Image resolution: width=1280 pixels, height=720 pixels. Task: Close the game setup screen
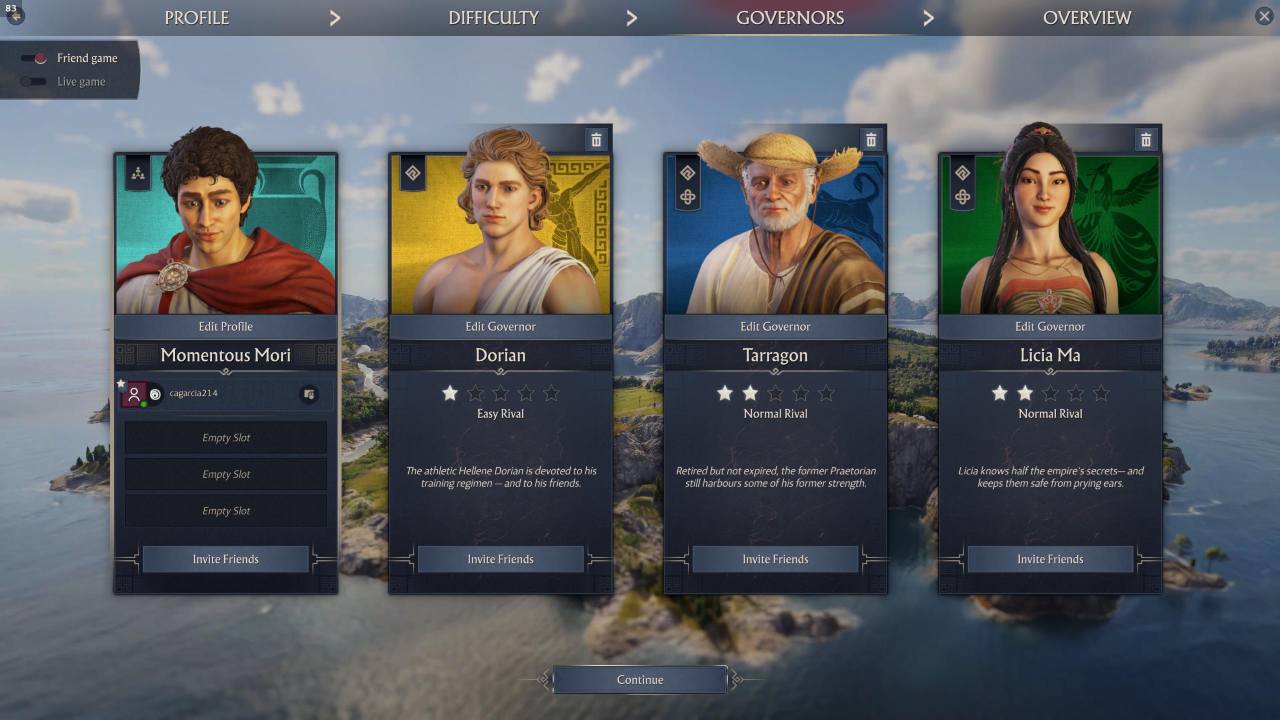[1264, 16]
